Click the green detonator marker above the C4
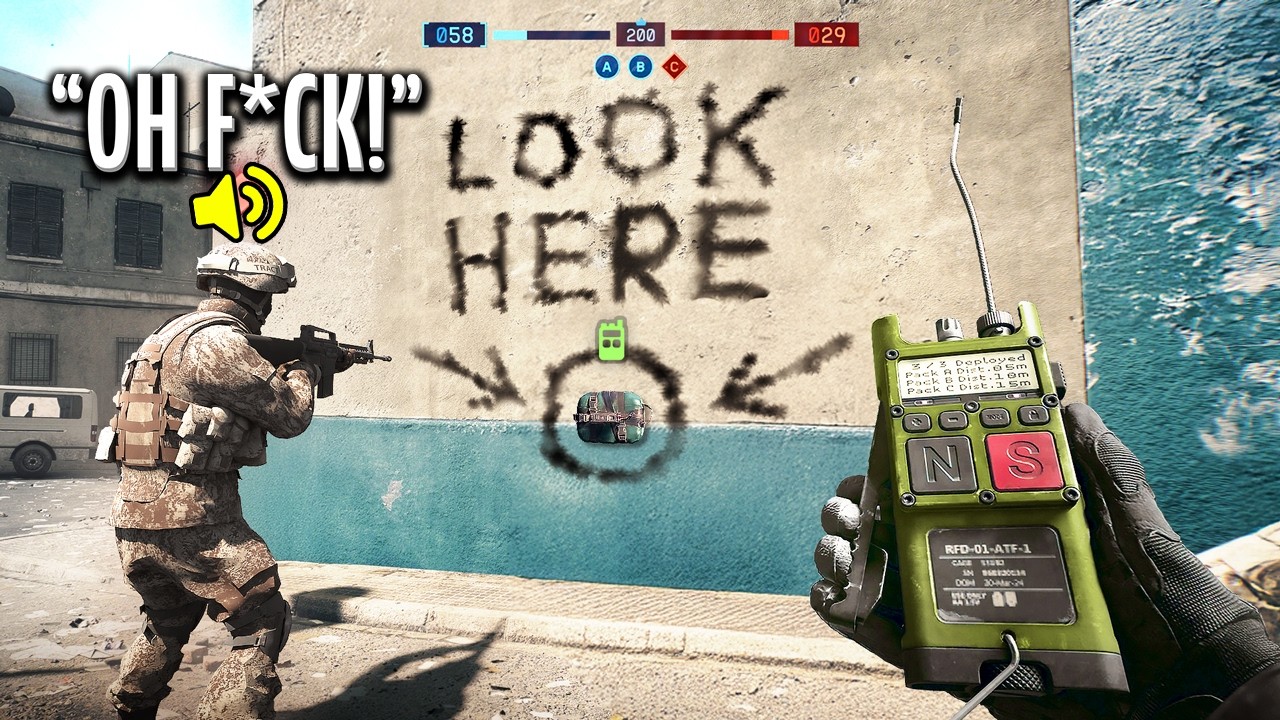The width and height of the screenshot is (1280, 720). pos(611,340)
